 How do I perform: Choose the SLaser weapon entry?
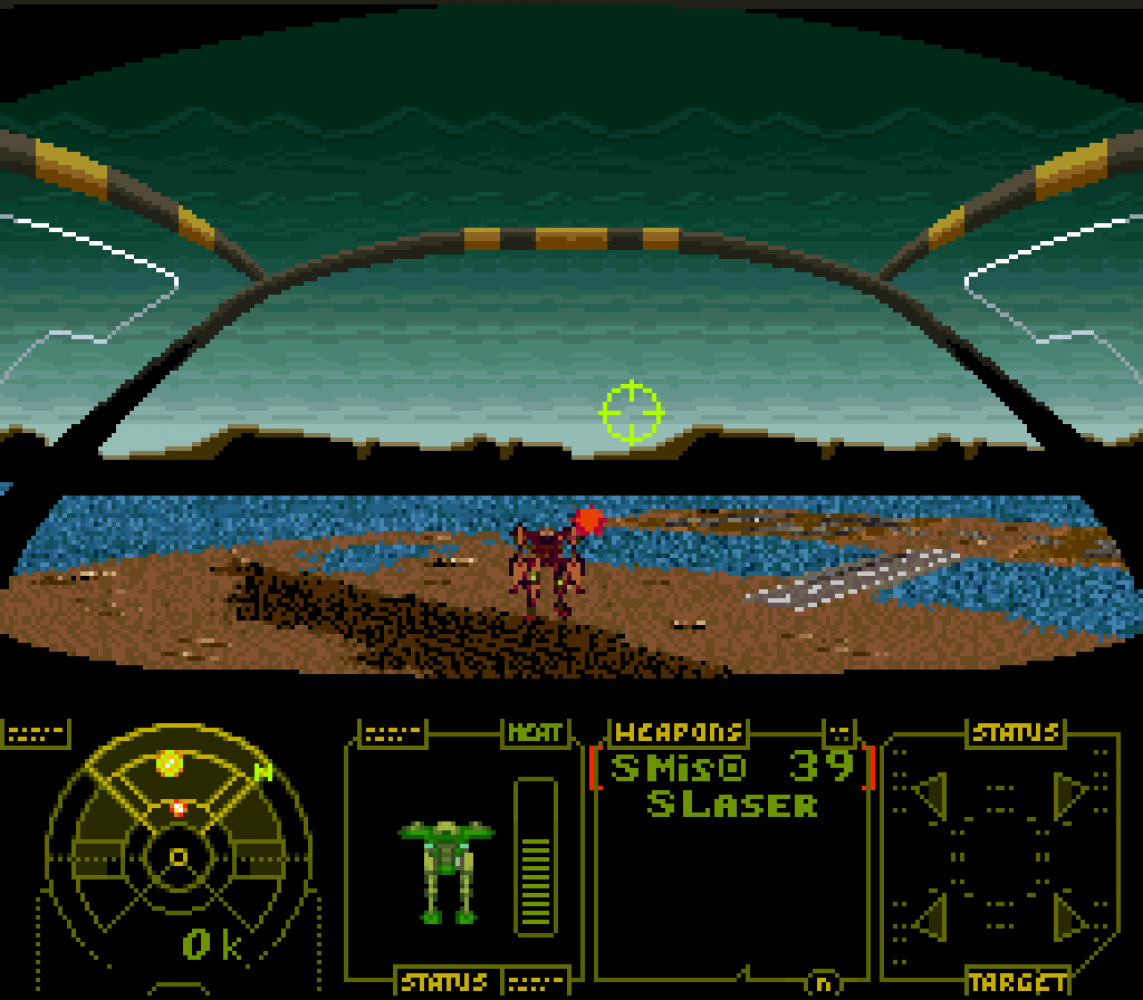[732, 804]
